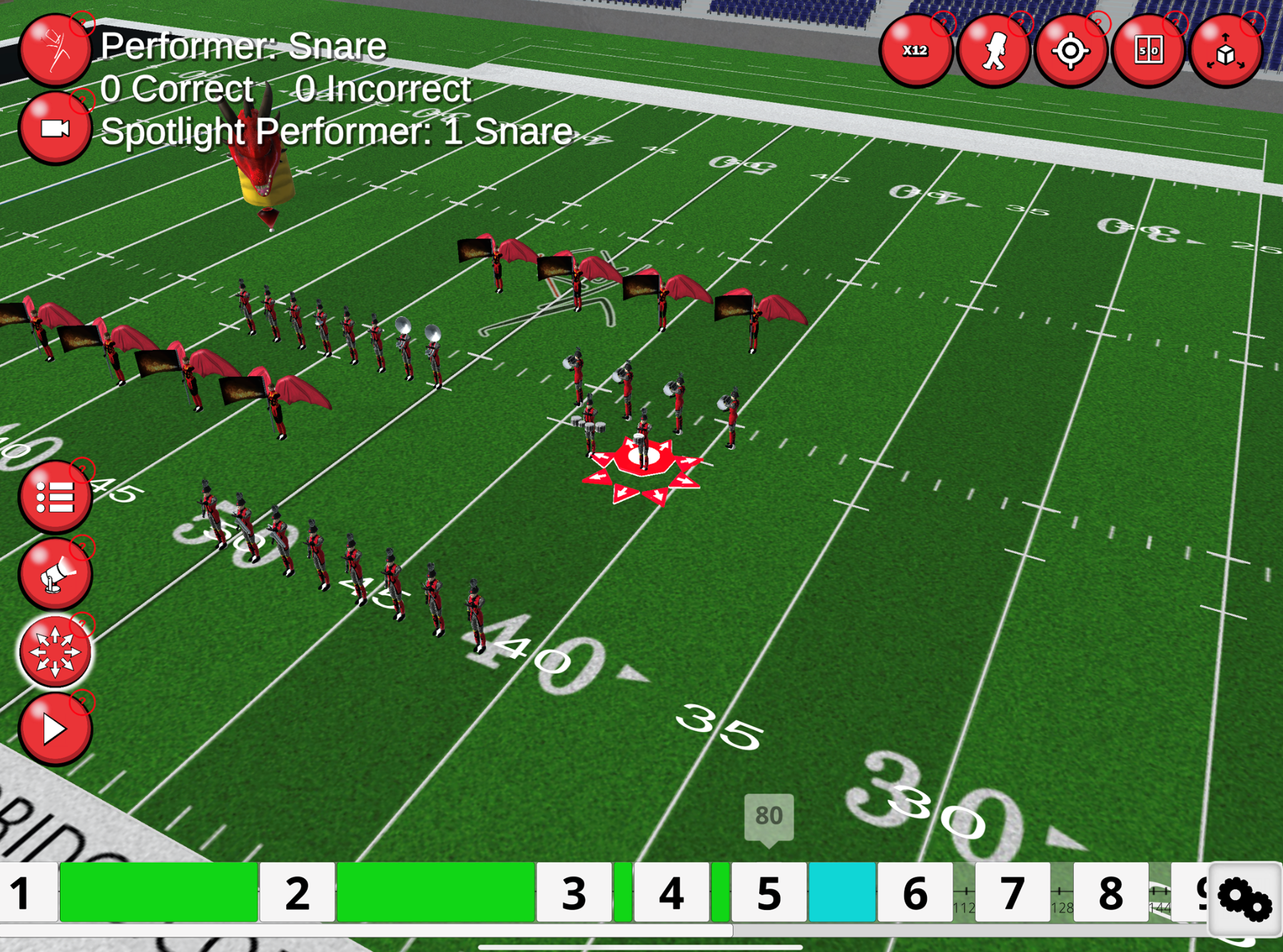1283x952 pixels.
Task: Select the marching performer icon
Action: [x=993, y=51]
